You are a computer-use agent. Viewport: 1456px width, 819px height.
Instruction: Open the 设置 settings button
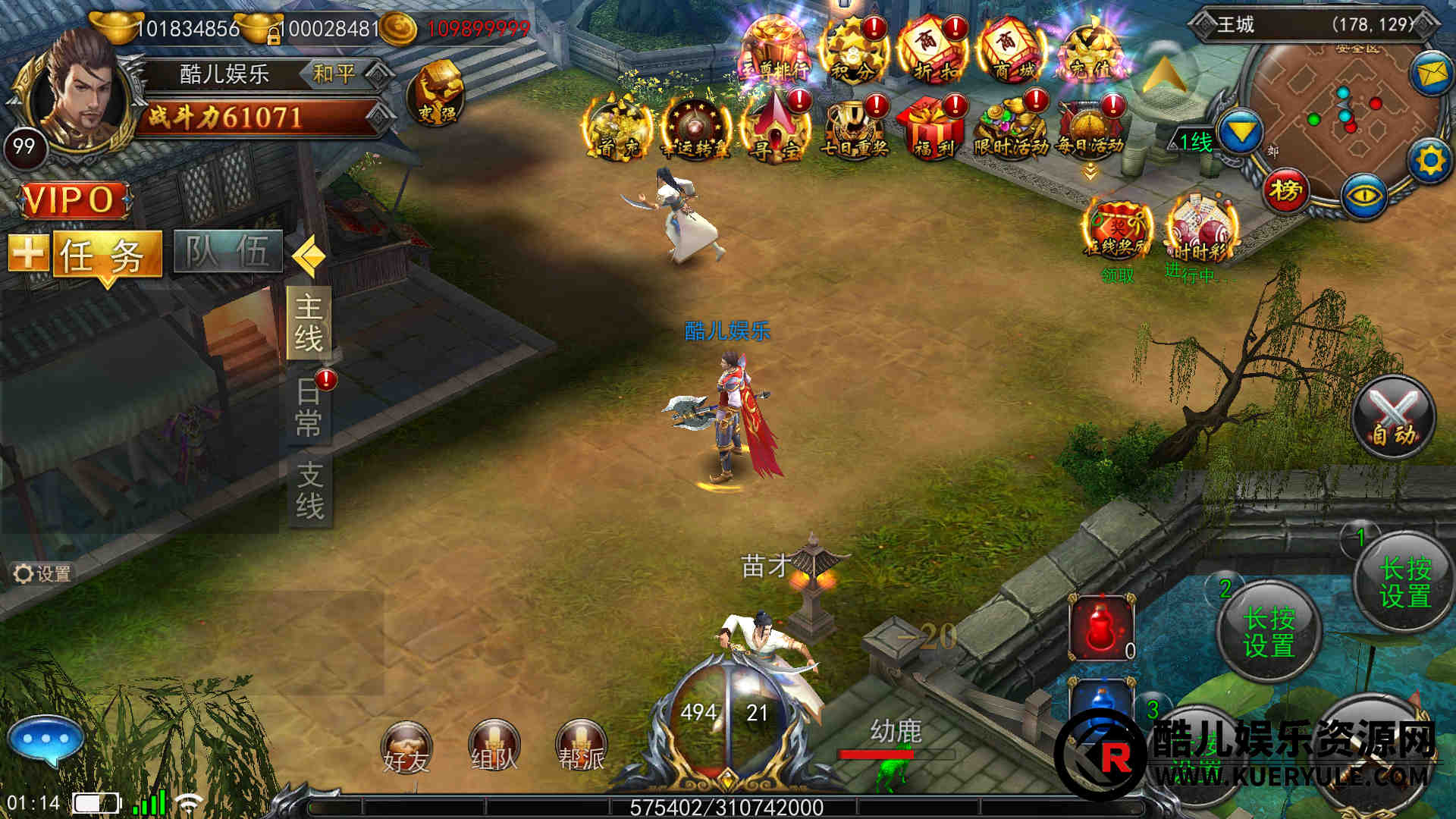pos(43,574)
